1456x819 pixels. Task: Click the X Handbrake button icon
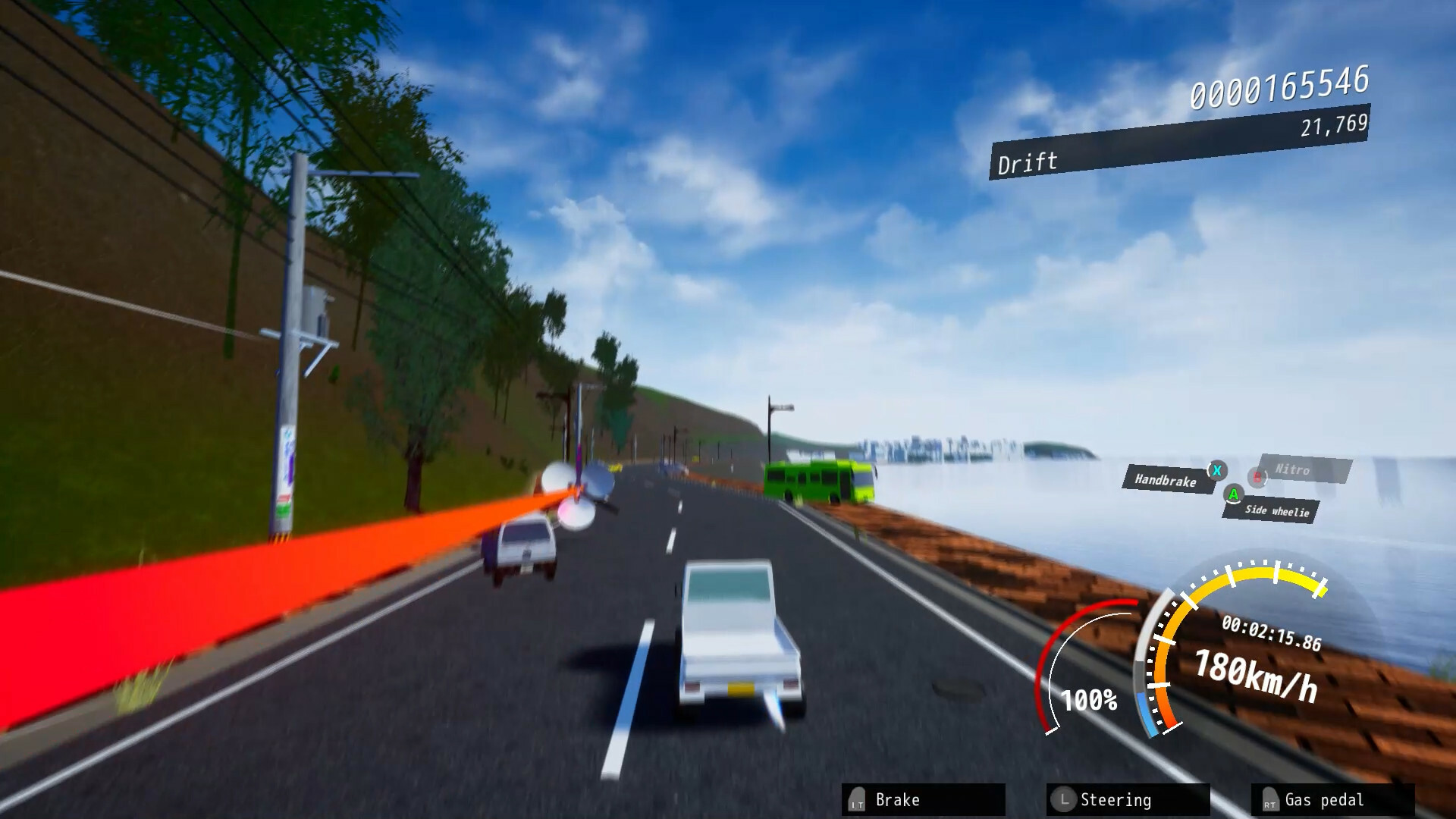(1216, 471)
